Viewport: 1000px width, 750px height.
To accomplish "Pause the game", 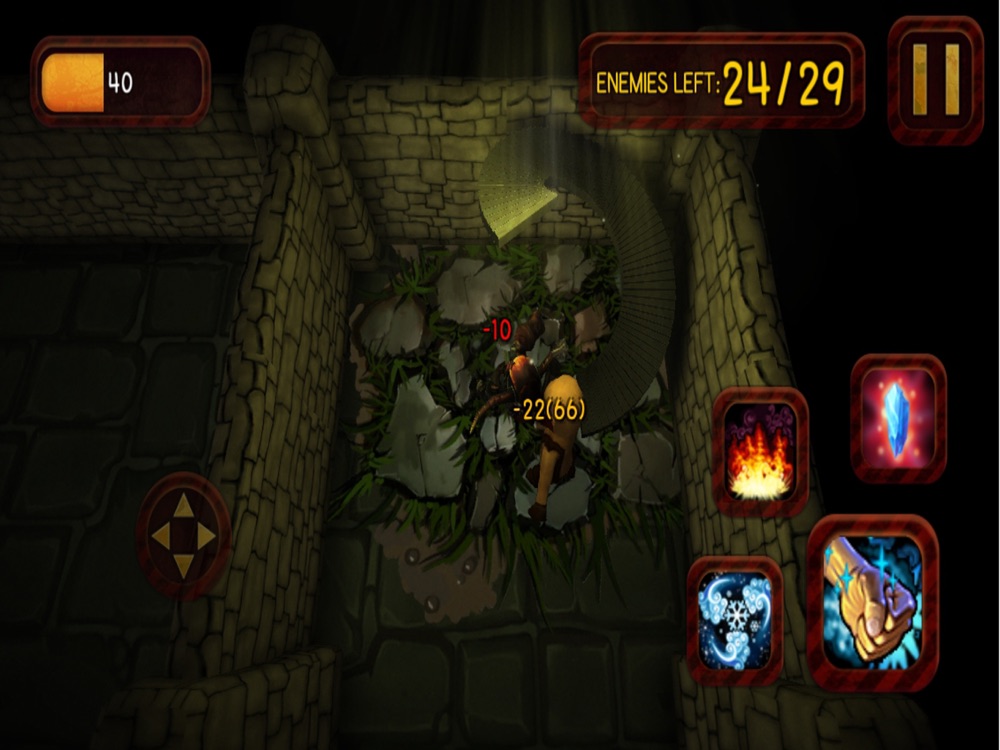I will tap(936, 80).
